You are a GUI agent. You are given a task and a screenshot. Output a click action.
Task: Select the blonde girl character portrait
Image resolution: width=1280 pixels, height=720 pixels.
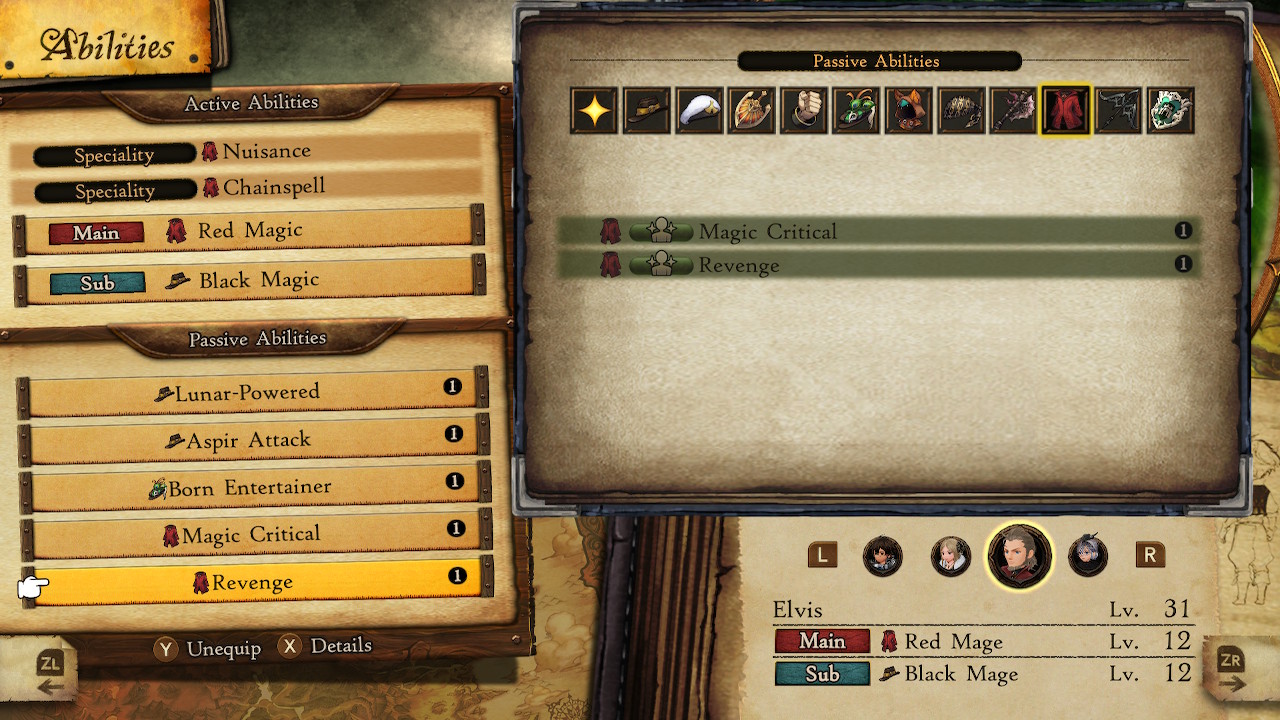(950, 556)
